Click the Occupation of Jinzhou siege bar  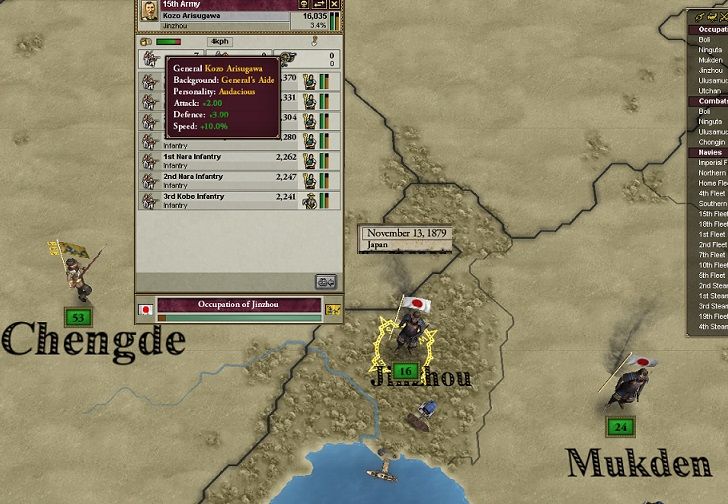point(239,304)
